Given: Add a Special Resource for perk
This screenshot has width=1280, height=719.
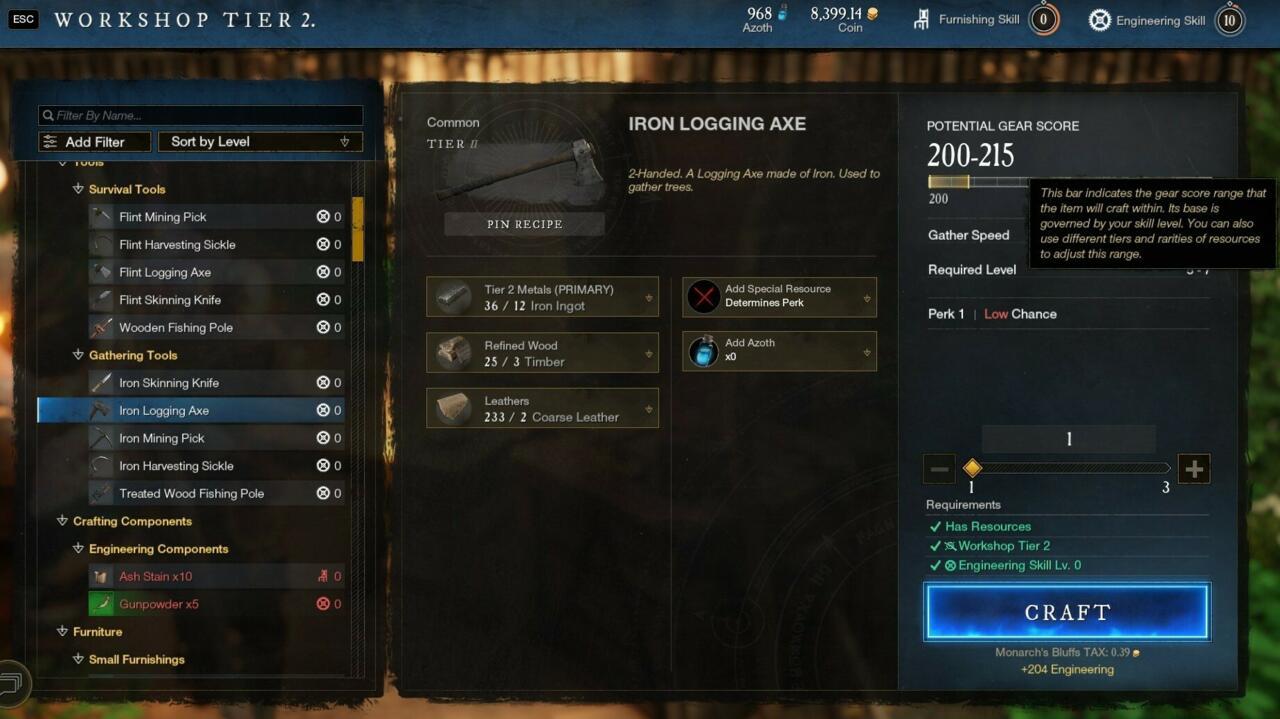Looking at the screenshot, I should [x=779, y=296].
